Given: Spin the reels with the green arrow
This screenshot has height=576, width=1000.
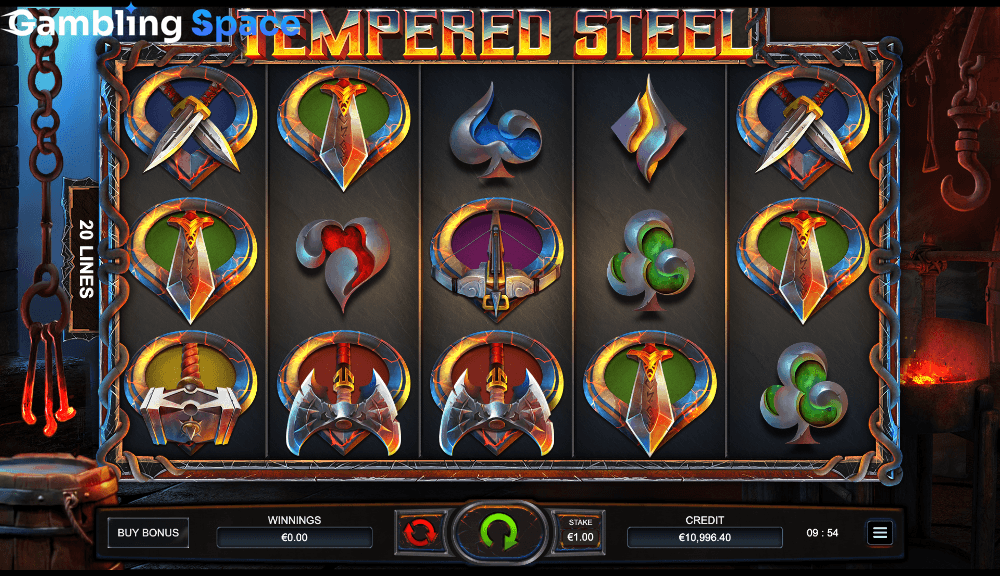Looking at the screenshot, I should (x=496, y=531).
